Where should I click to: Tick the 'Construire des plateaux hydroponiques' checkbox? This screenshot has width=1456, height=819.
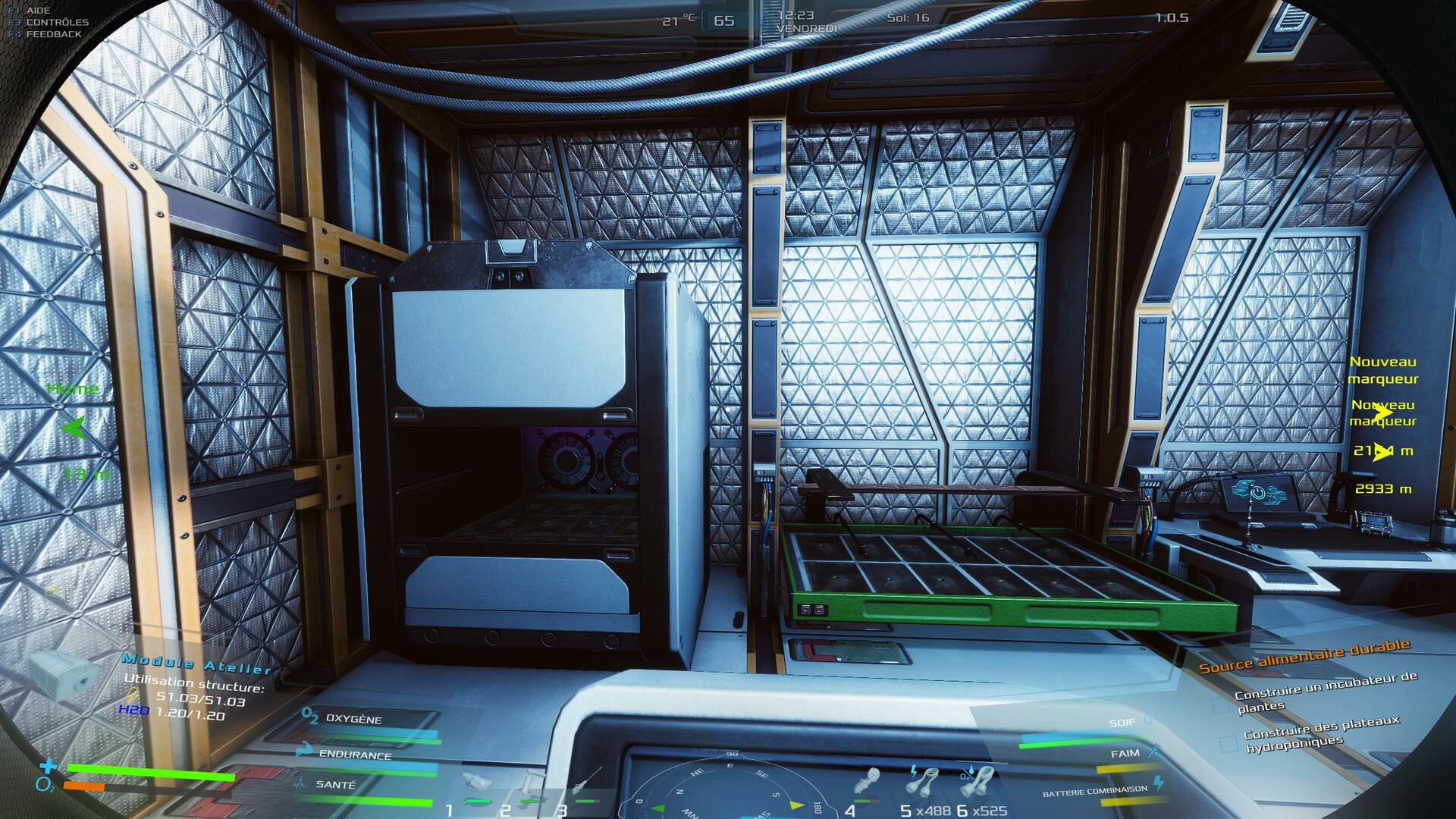tap(1228, 745)
